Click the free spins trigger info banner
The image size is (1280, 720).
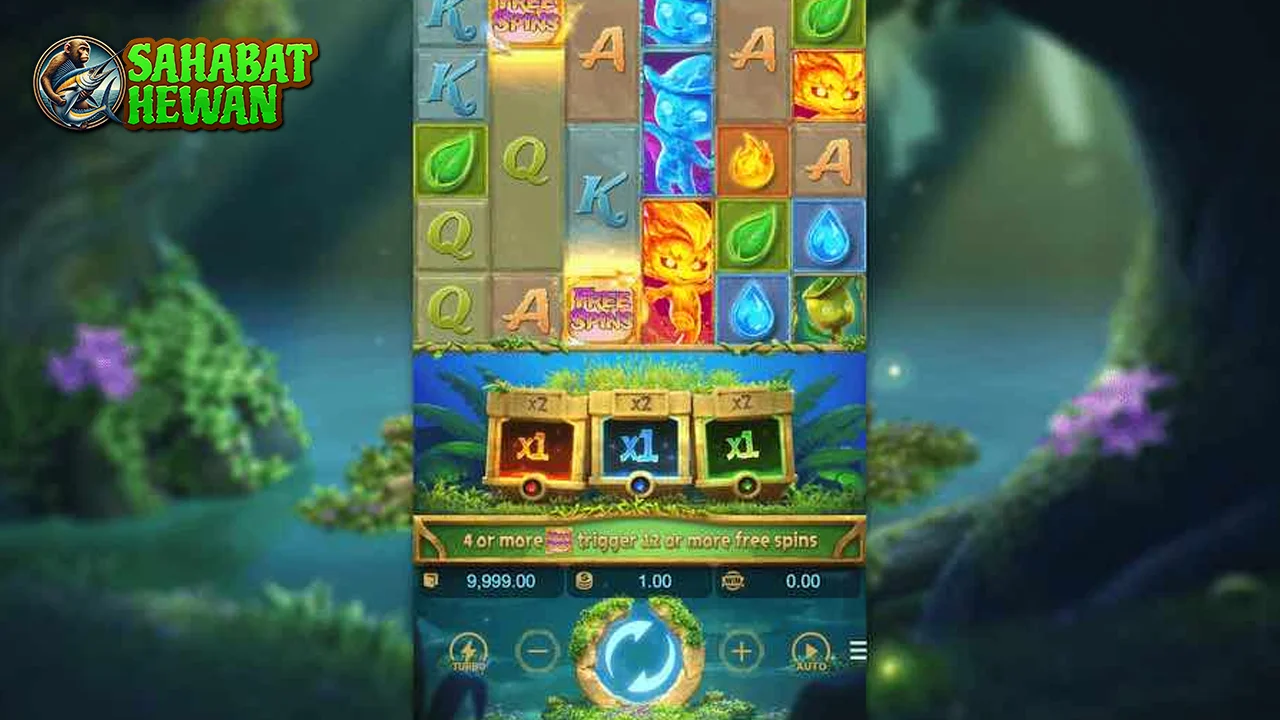pos(640,540)
